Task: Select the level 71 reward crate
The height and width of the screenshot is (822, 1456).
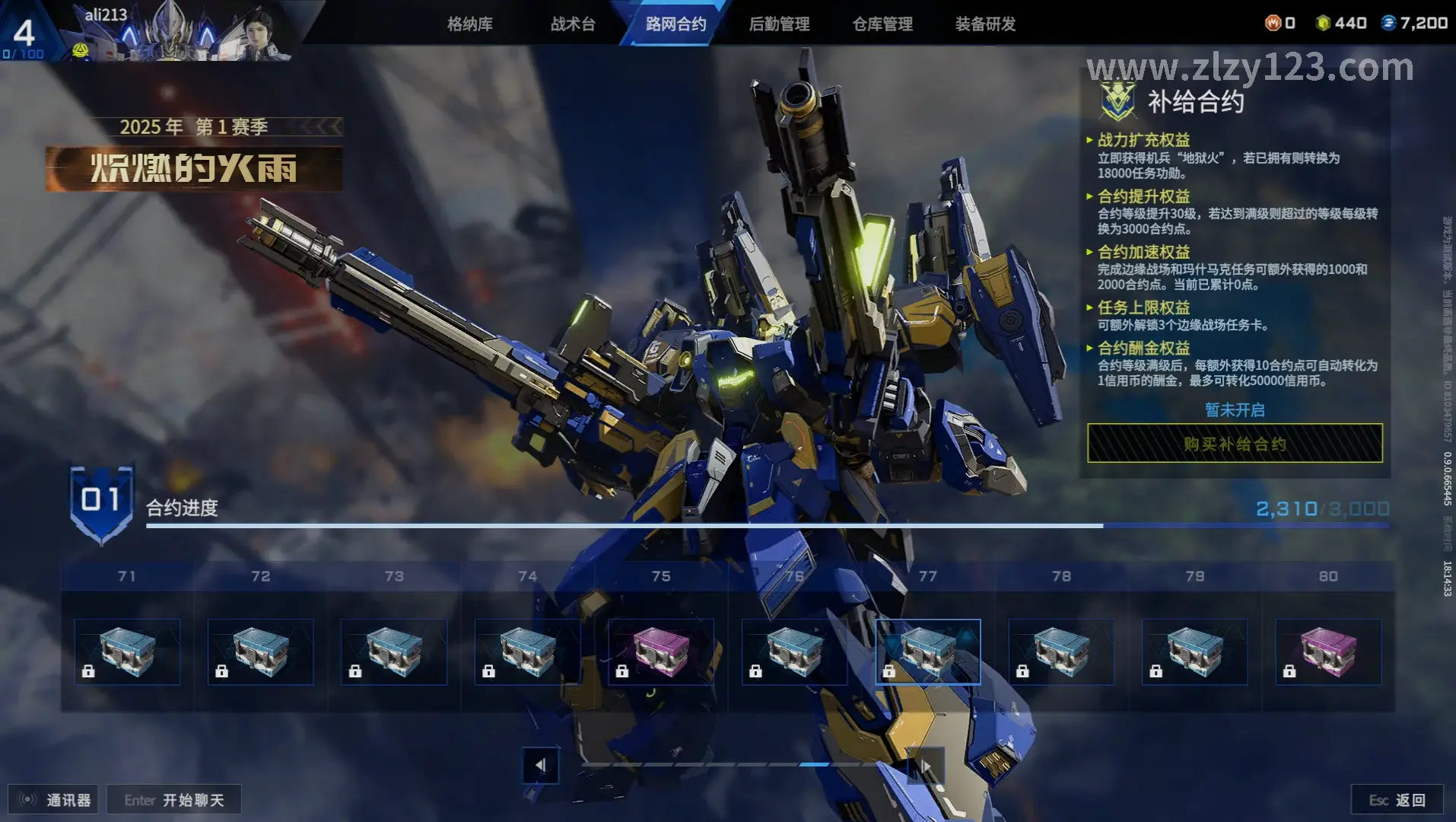Action: coord(127,652)
